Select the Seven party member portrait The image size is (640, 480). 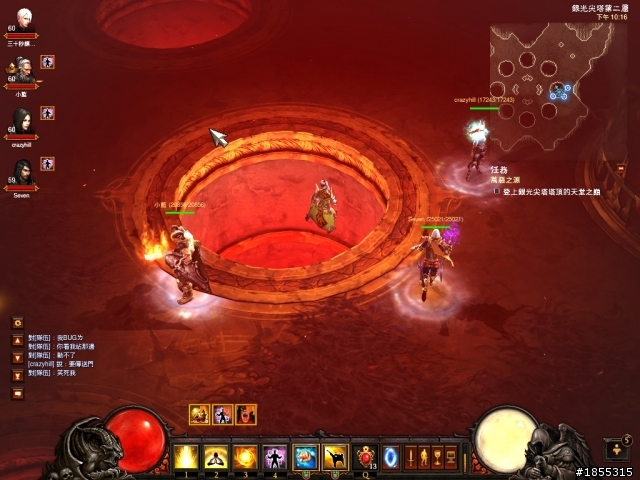pos(22,174)
